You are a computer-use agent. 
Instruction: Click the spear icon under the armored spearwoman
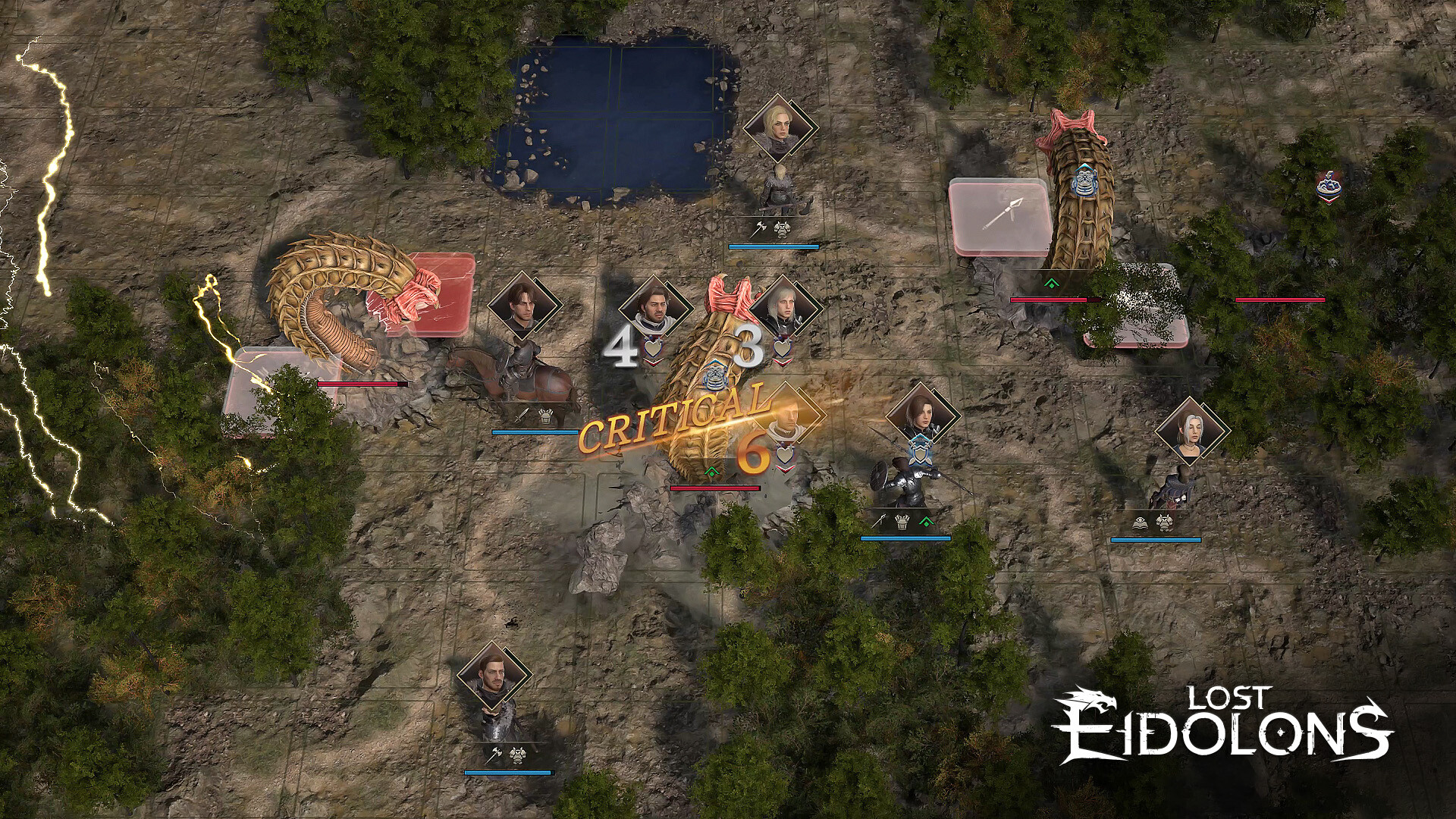(879, 520)
